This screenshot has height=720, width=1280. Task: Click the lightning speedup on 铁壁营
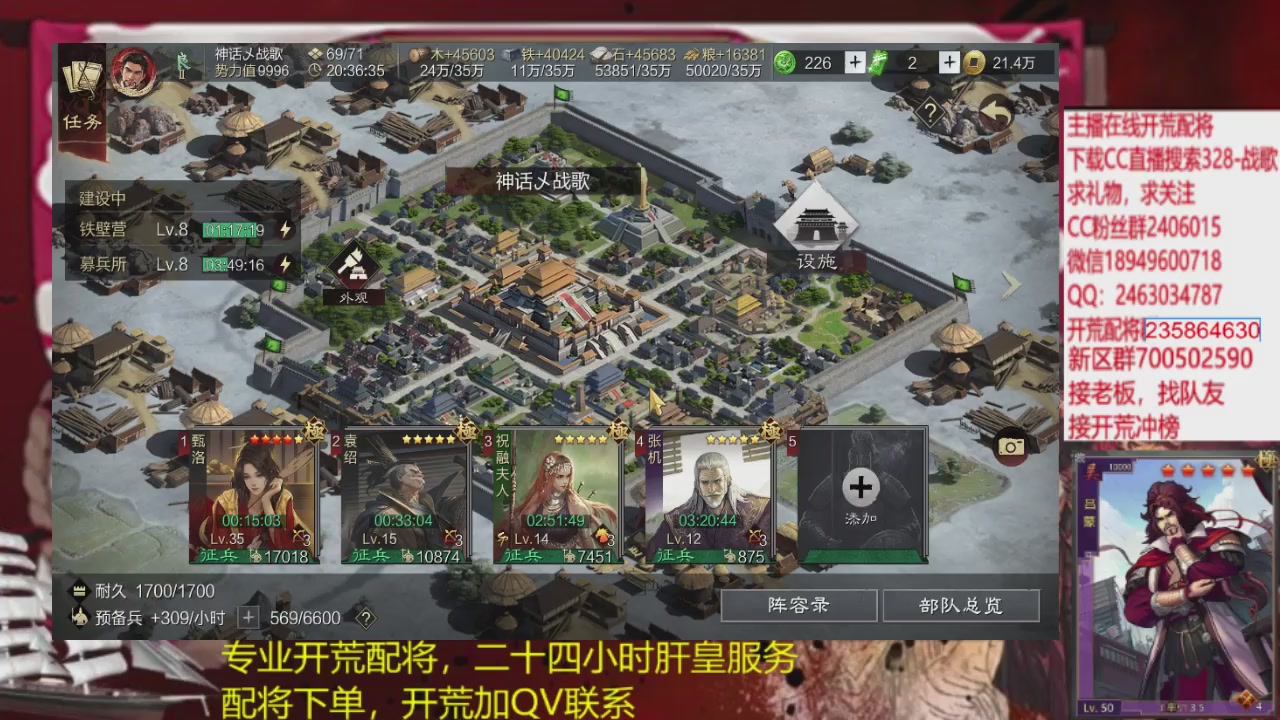click(x=283, y=229)
